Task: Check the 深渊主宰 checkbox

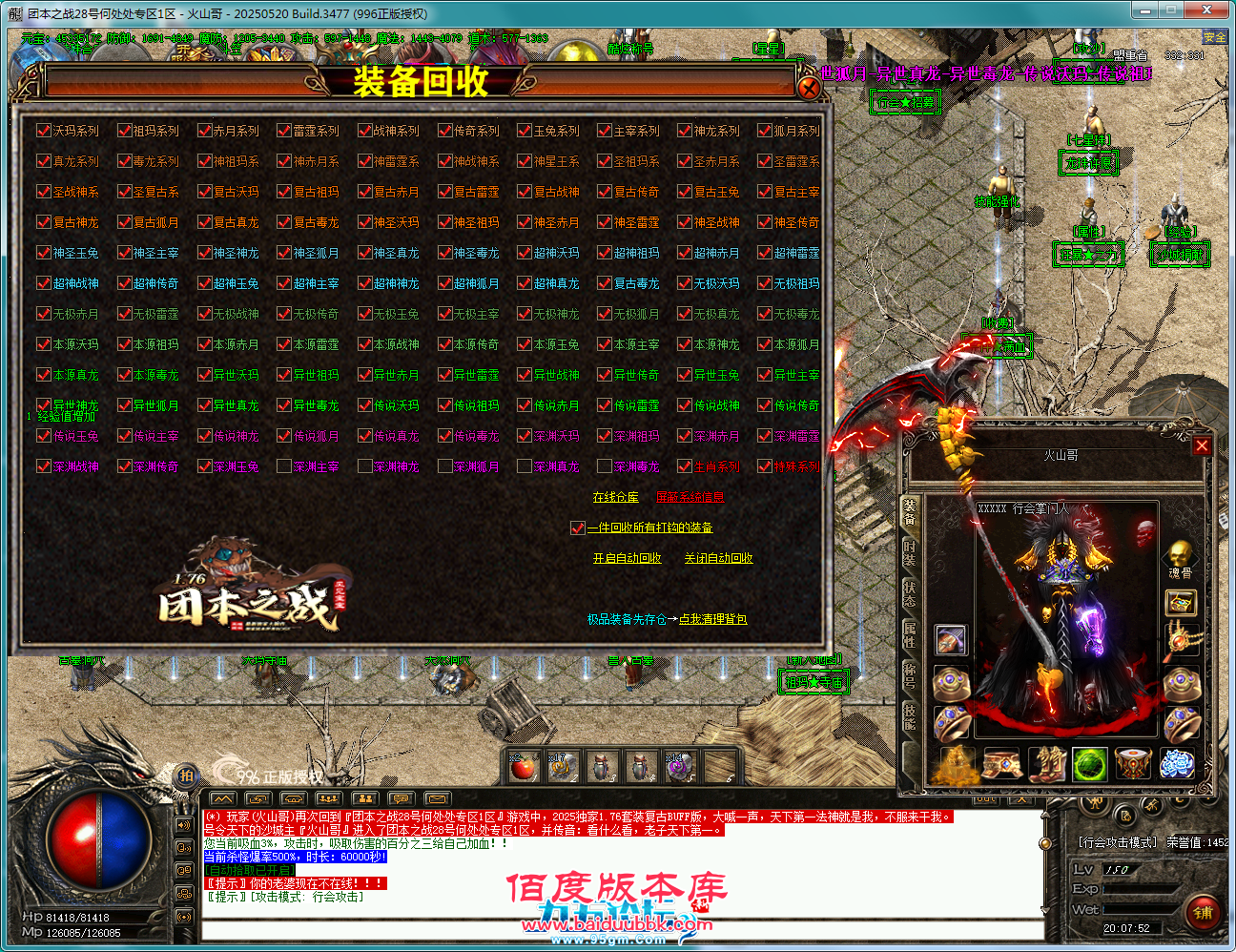Action: [283, 466]
